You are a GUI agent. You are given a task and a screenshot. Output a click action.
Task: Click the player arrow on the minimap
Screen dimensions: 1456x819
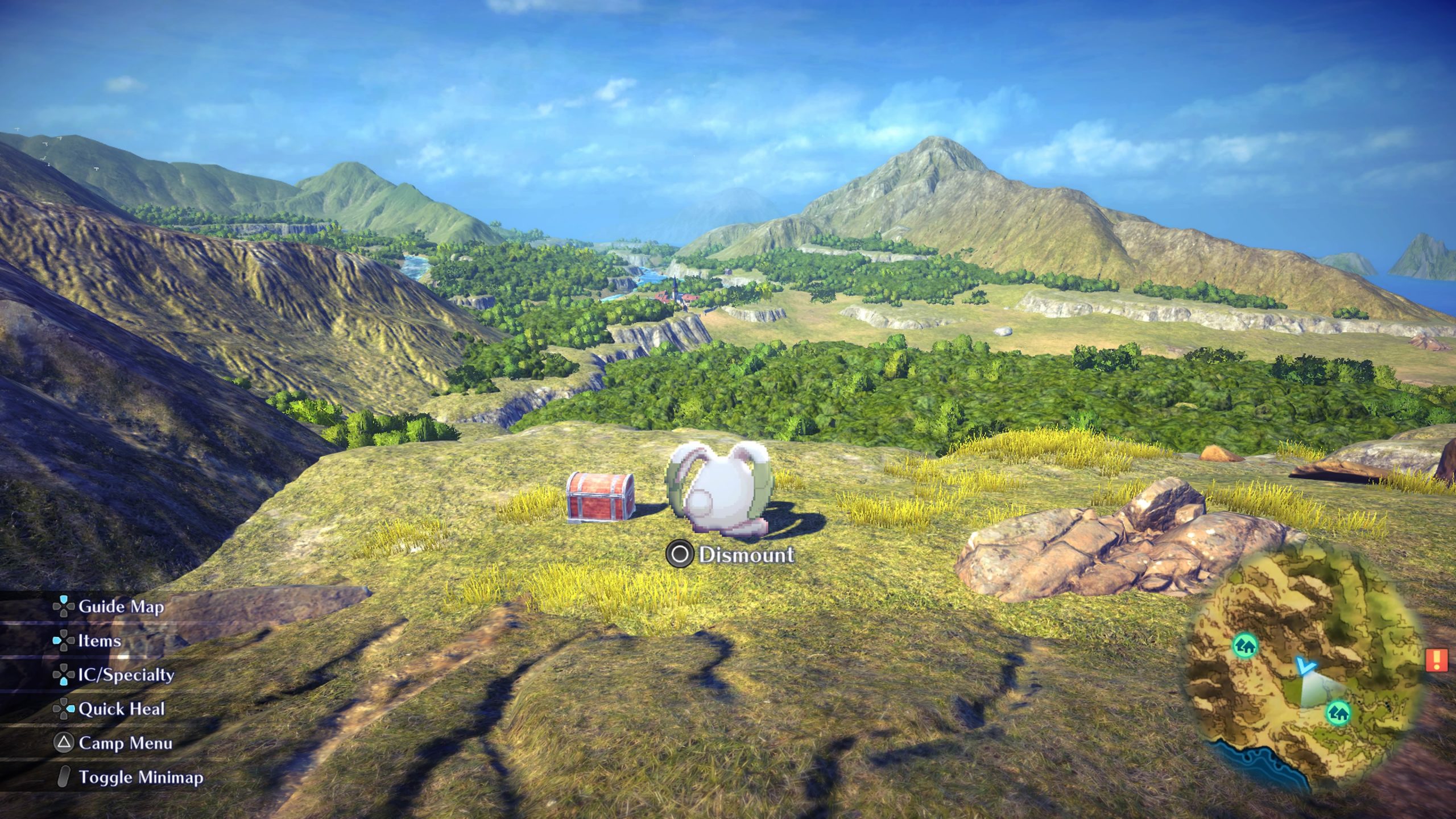tap(1305, 666)
